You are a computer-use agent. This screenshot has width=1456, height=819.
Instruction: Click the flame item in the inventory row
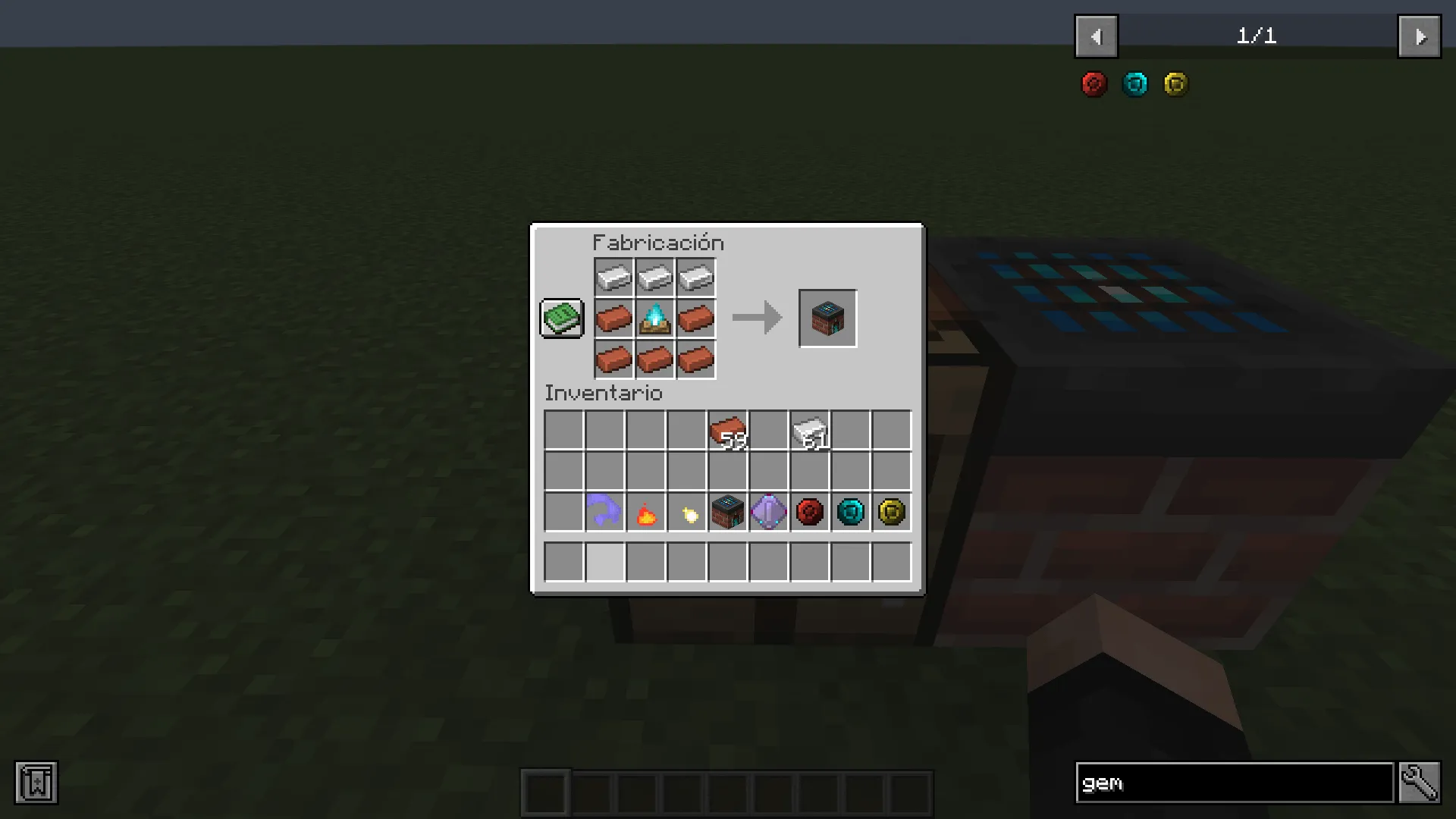(645, 512)
